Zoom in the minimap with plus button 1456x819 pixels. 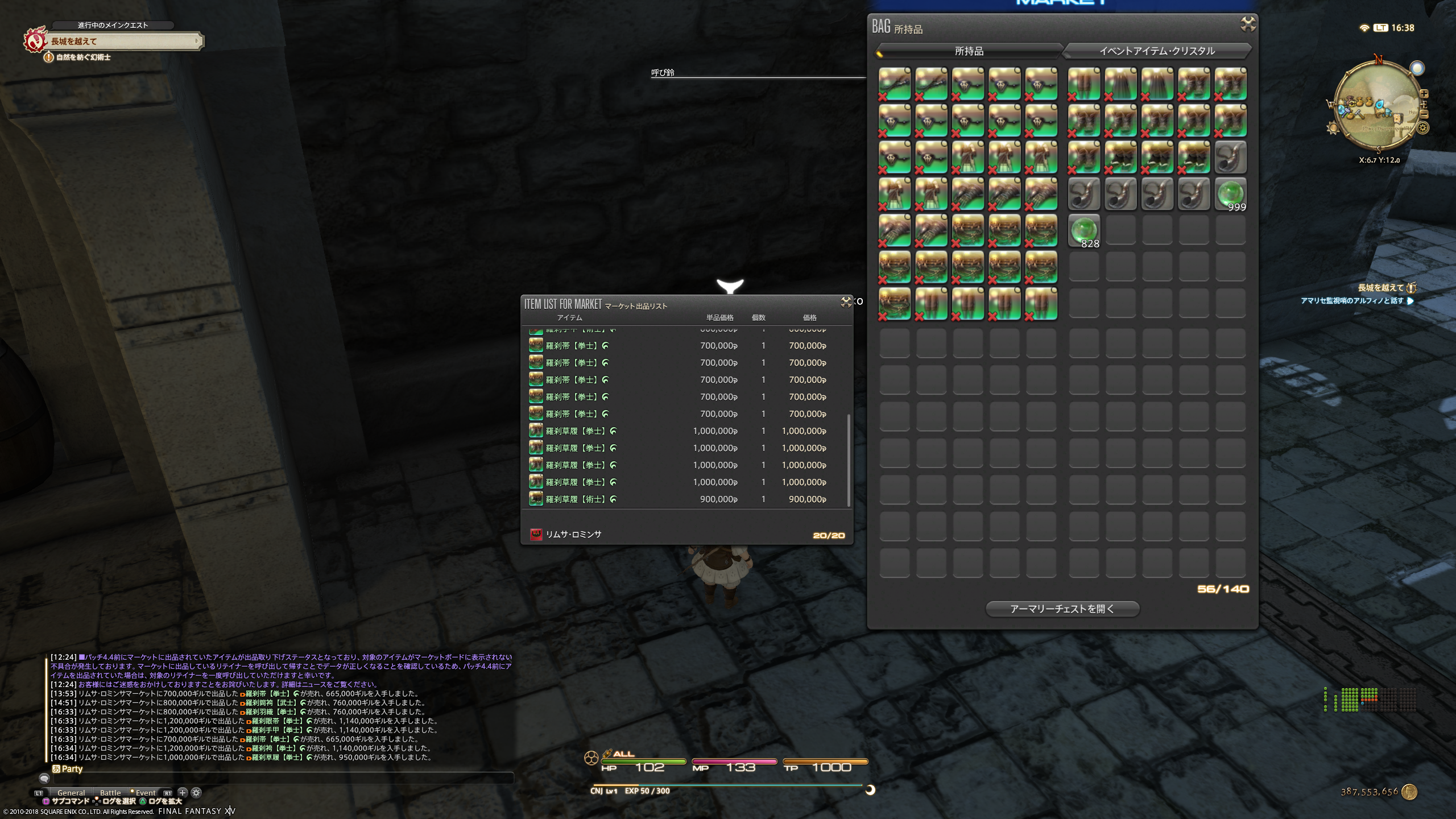(x=1424, y=94)
